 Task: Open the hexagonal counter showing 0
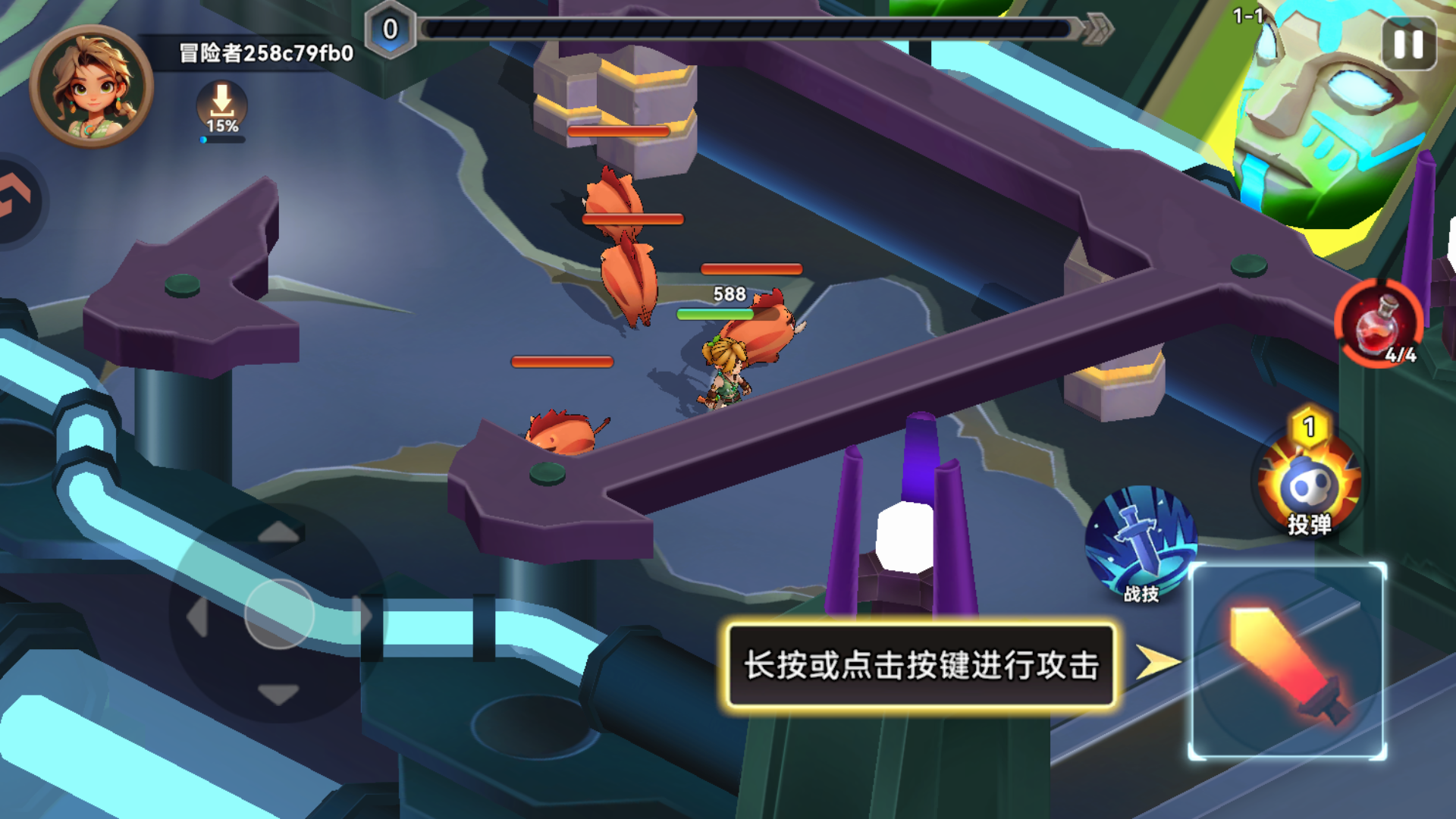click(389, 29)
